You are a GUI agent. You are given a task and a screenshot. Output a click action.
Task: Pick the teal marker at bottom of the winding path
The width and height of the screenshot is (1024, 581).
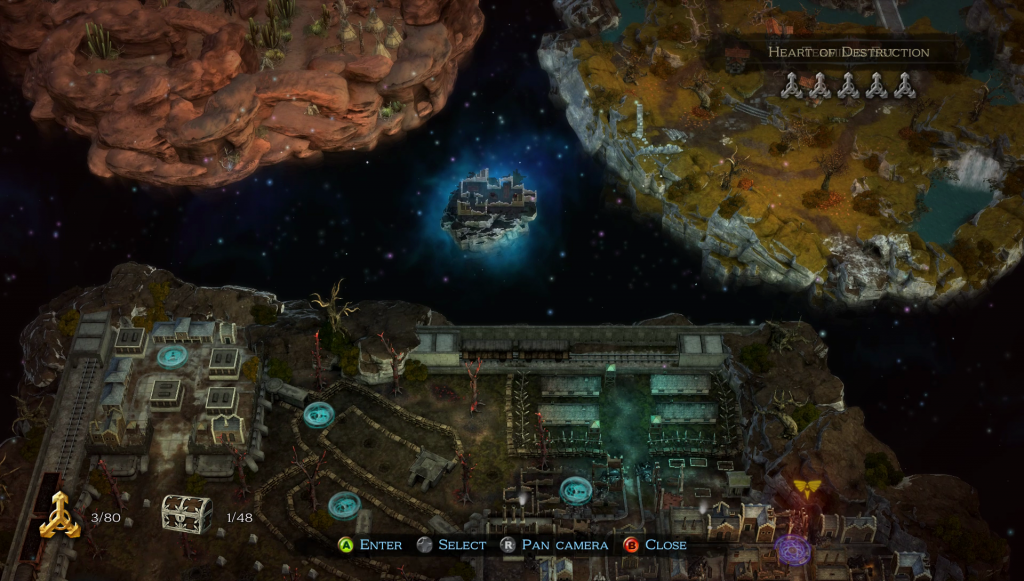345,505
